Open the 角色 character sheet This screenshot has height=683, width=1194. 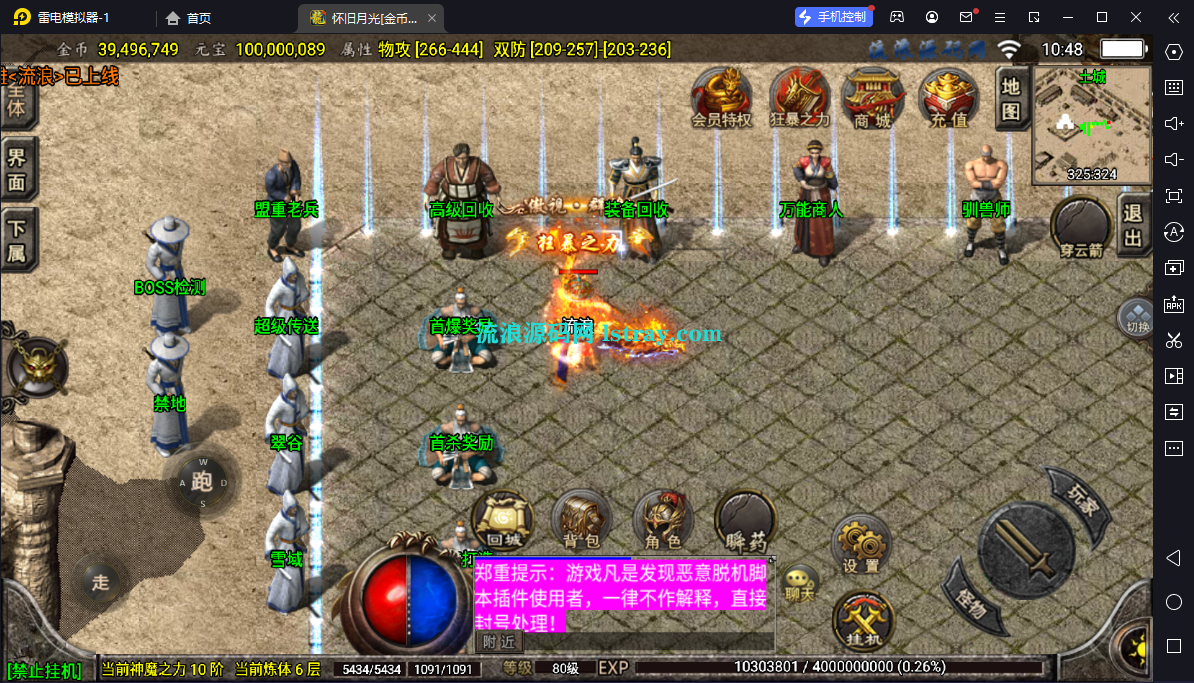[662, 521]
